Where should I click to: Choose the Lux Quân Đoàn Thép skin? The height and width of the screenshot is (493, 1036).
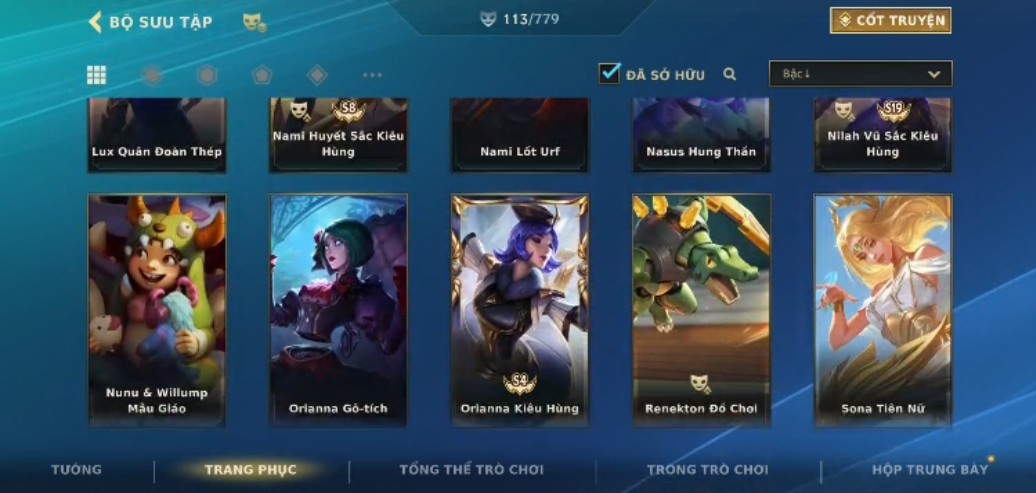[157, 135]
